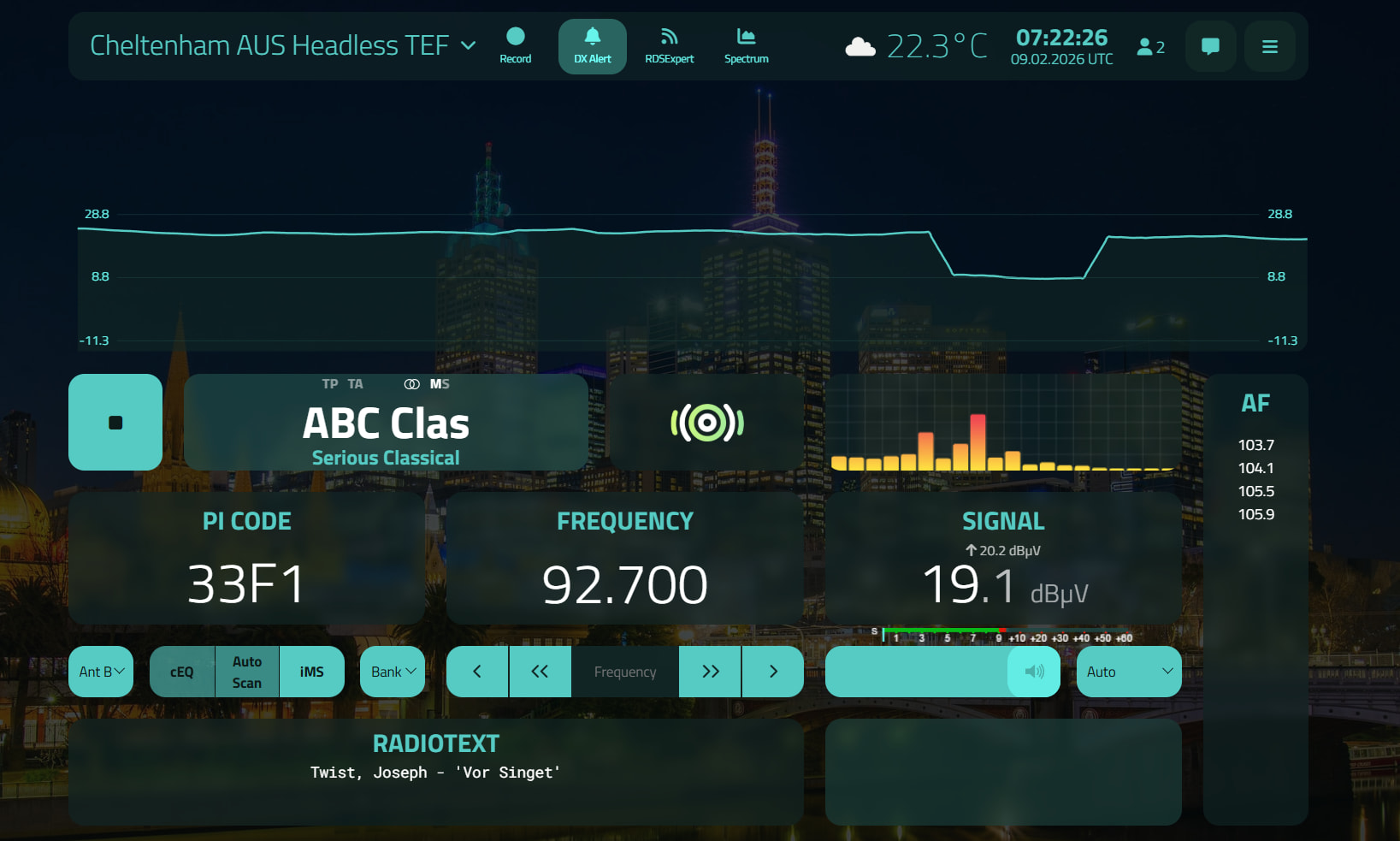Tune up one step with single right arrow
The image size is (1400, 841).
pyautogui.click(x=773, y=672)
